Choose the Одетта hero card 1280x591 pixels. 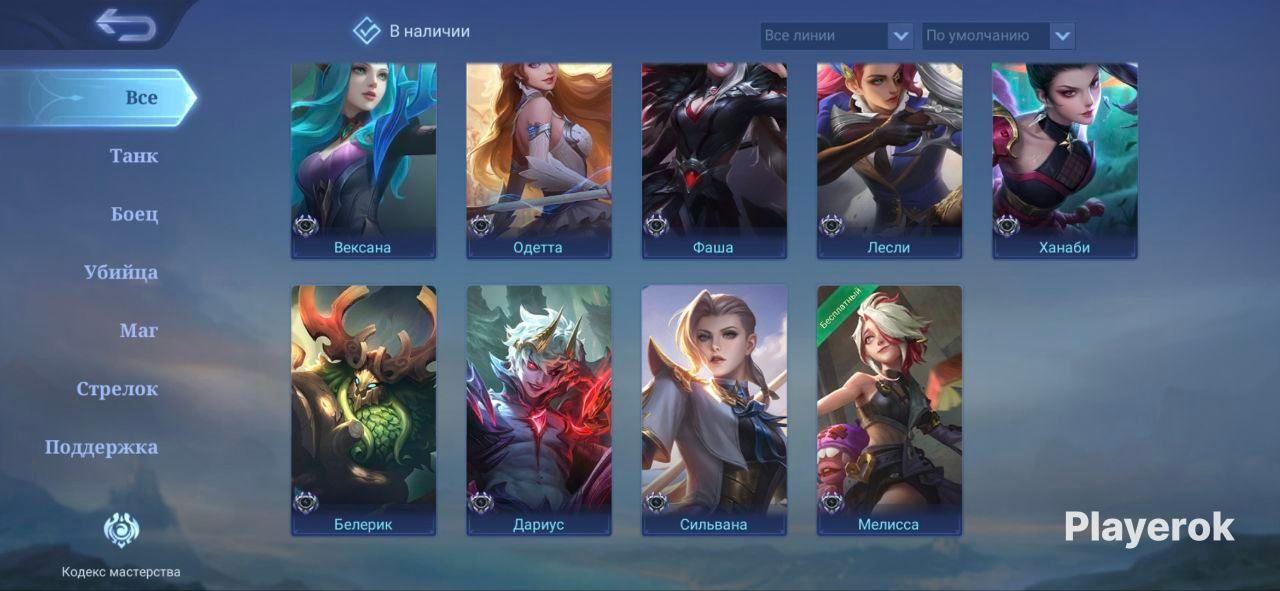point(539,160)
